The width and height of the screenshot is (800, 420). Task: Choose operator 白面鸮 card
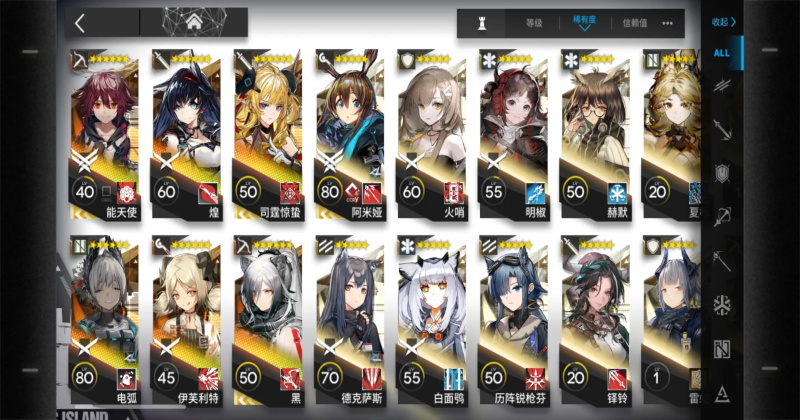tap(431, 318)
